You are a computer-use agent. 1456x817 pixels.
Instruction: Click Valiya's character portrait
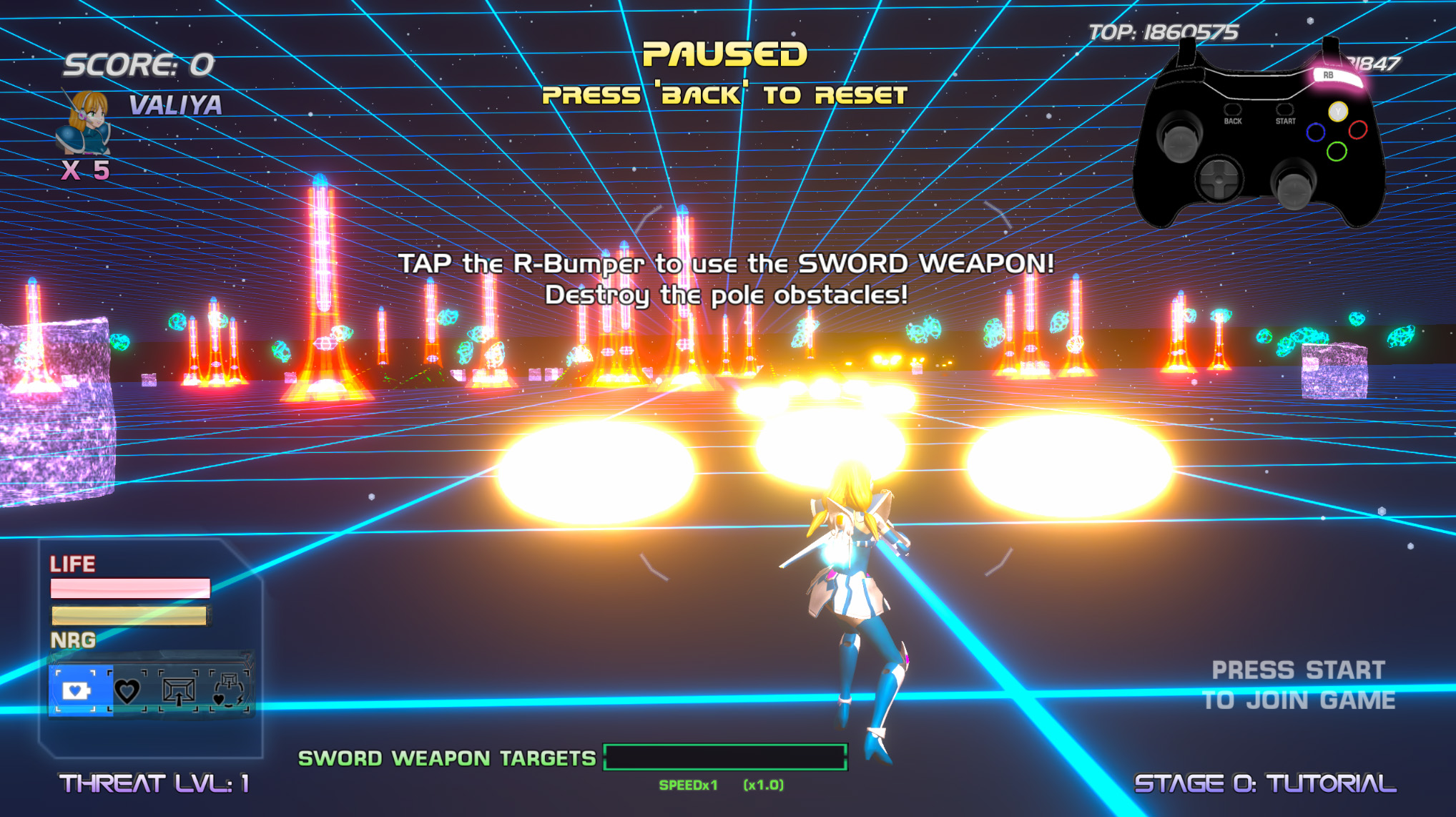coord(85,122)
